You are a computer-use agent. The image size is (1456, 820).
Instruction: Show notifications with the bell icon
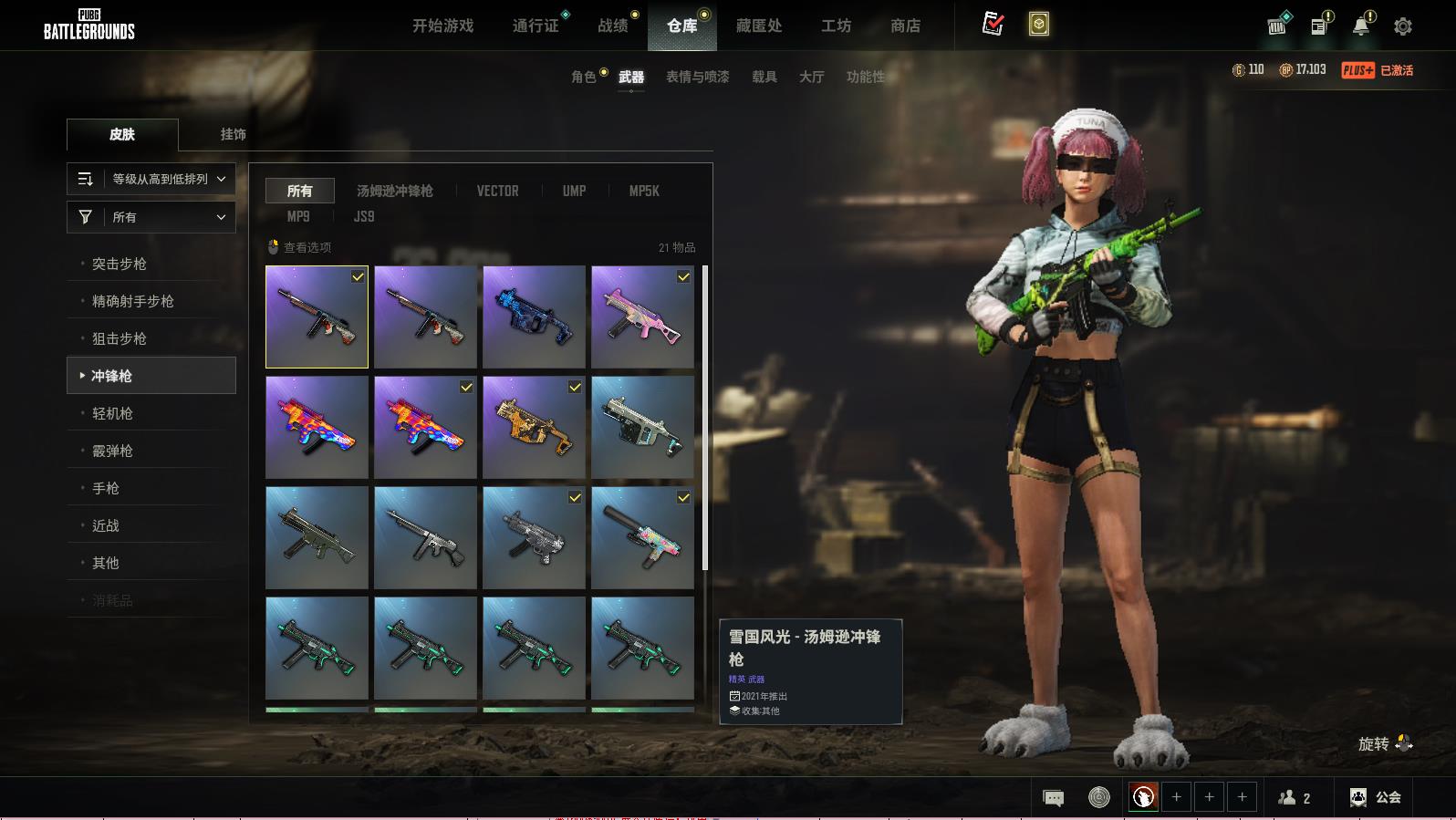tap(1360, 26)
